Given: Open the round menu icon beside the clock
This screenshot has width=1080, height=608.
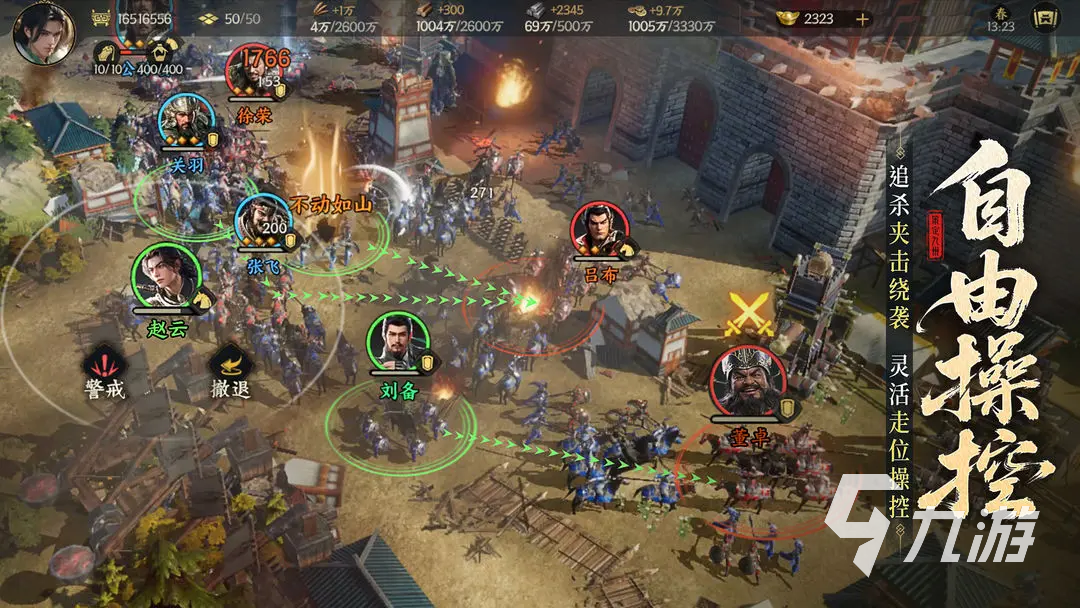Looking at the screenshot, I should pos(1045,18).
